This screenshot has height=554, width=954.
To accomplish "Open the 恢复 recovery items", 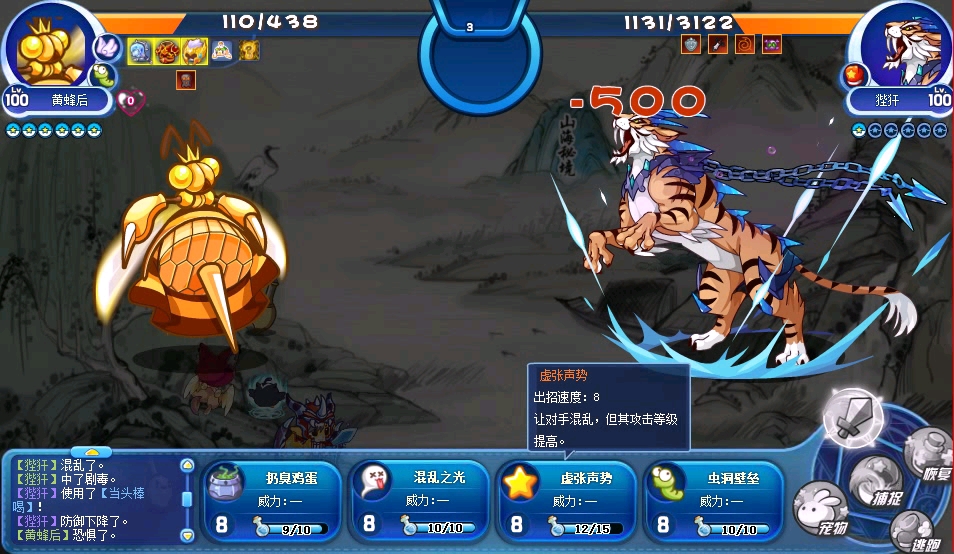I will (926, 455).
